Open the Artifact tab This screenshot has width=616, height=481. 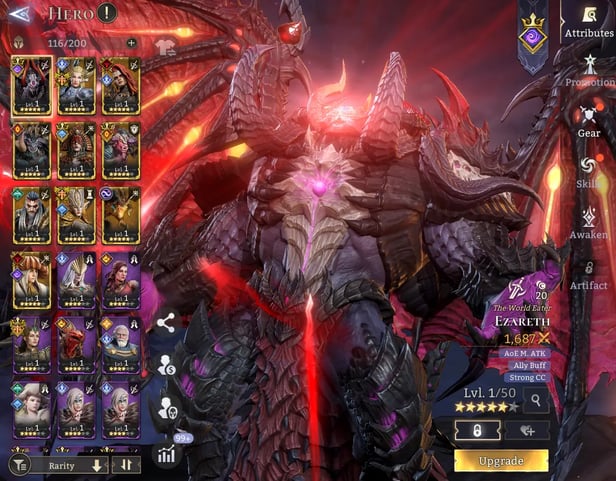(x=589, y=274)
